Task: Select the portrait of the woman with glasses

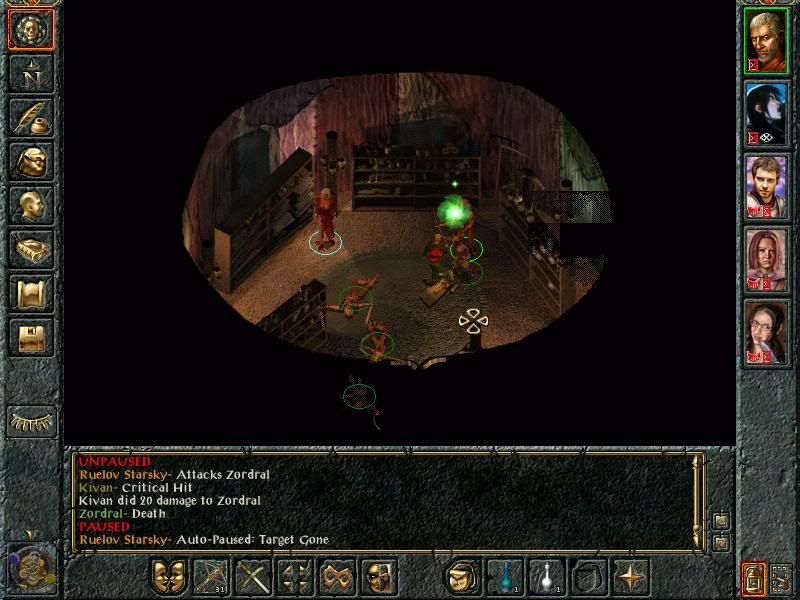Action: (x=767, y=333)
